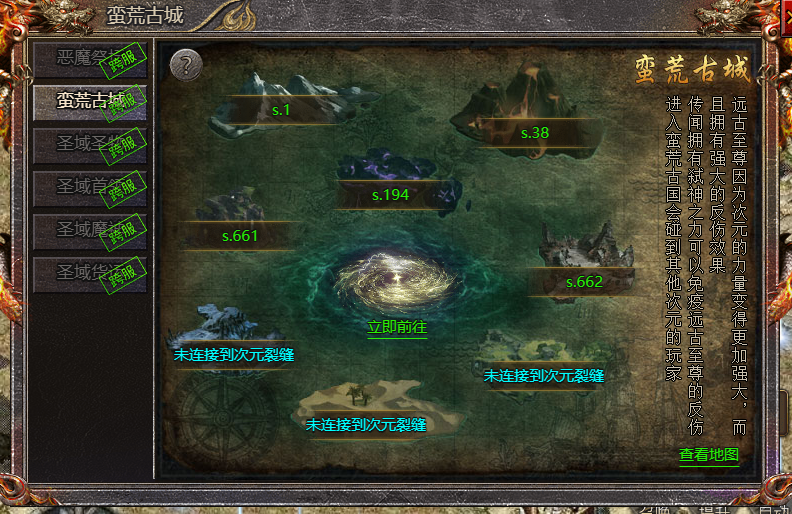Select the s.194 server island
This screenshot has width=792, height=514.
390,194
